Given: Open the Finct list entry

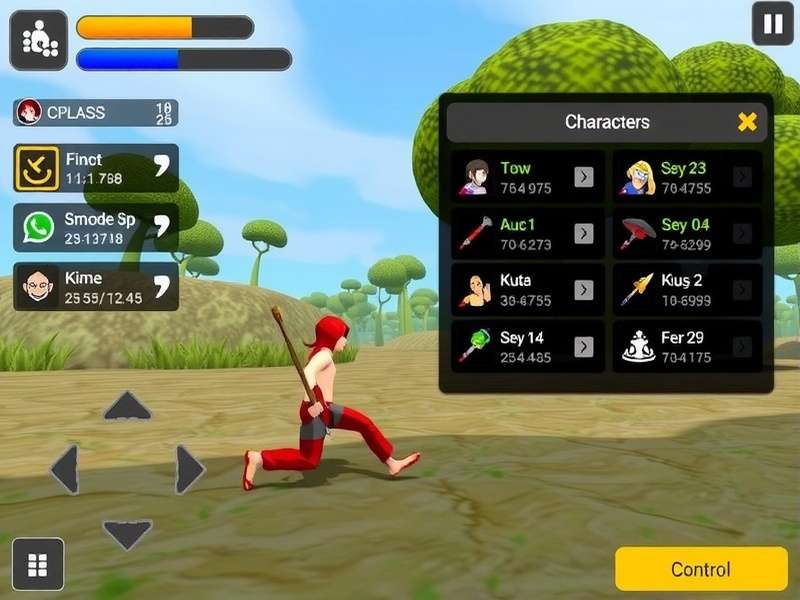Looking at the screenshot, I should 96,168.
